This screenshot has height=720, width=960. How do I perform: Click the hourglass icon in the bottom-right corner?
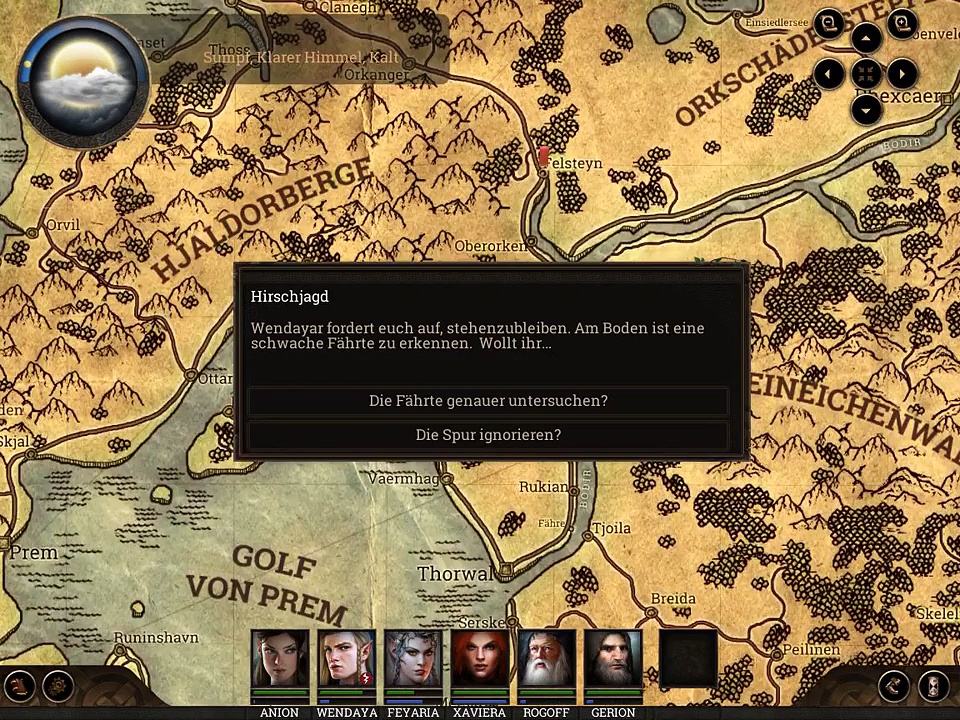click(x=933, y=686)
